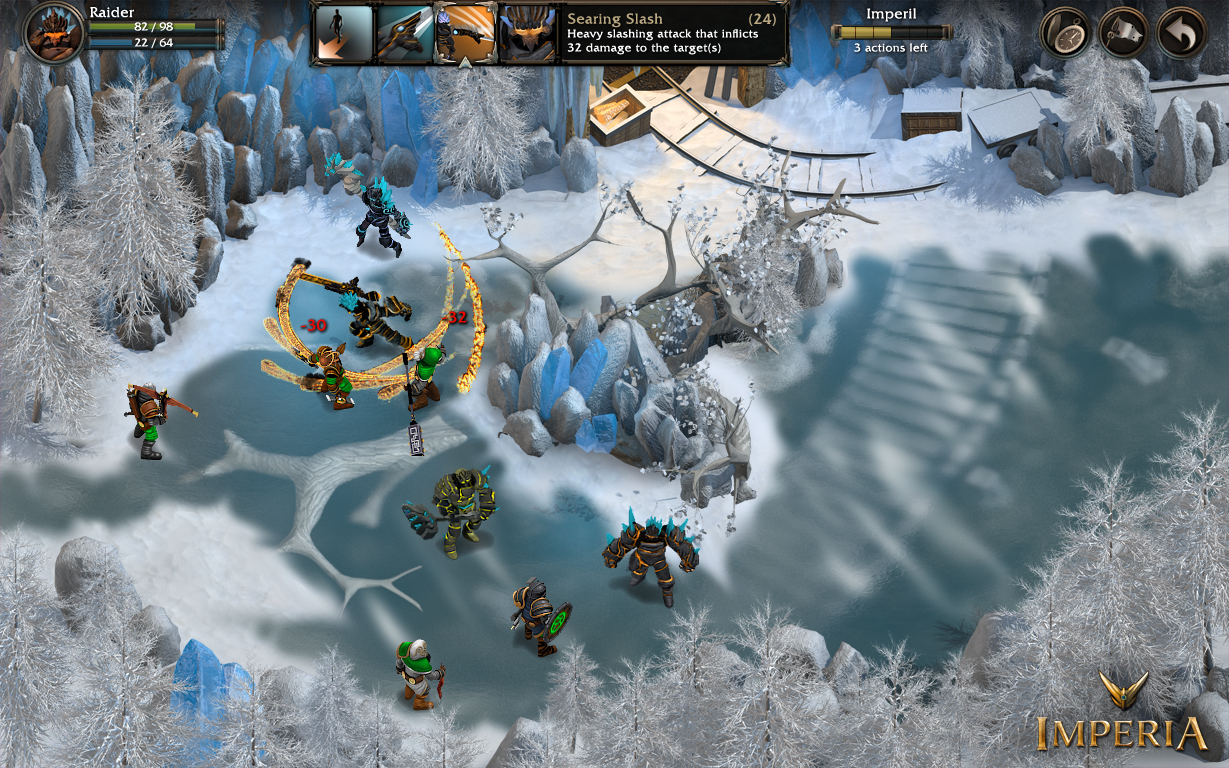Click the curved arrow undo button
This screenshot has height=768, width=1229.
(1182, 32)
